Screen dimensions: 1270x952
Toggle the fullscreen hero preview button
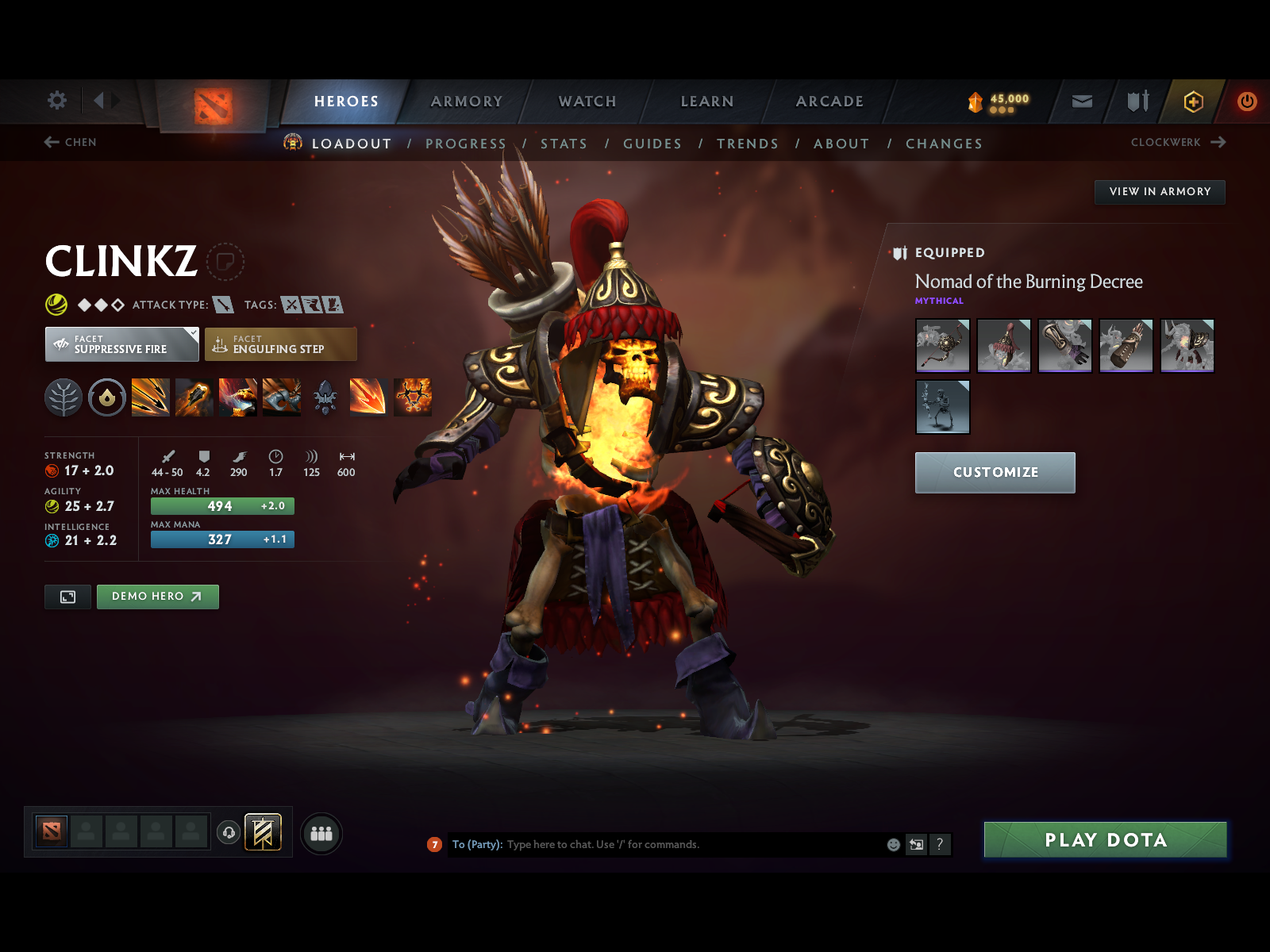[67, 597]
